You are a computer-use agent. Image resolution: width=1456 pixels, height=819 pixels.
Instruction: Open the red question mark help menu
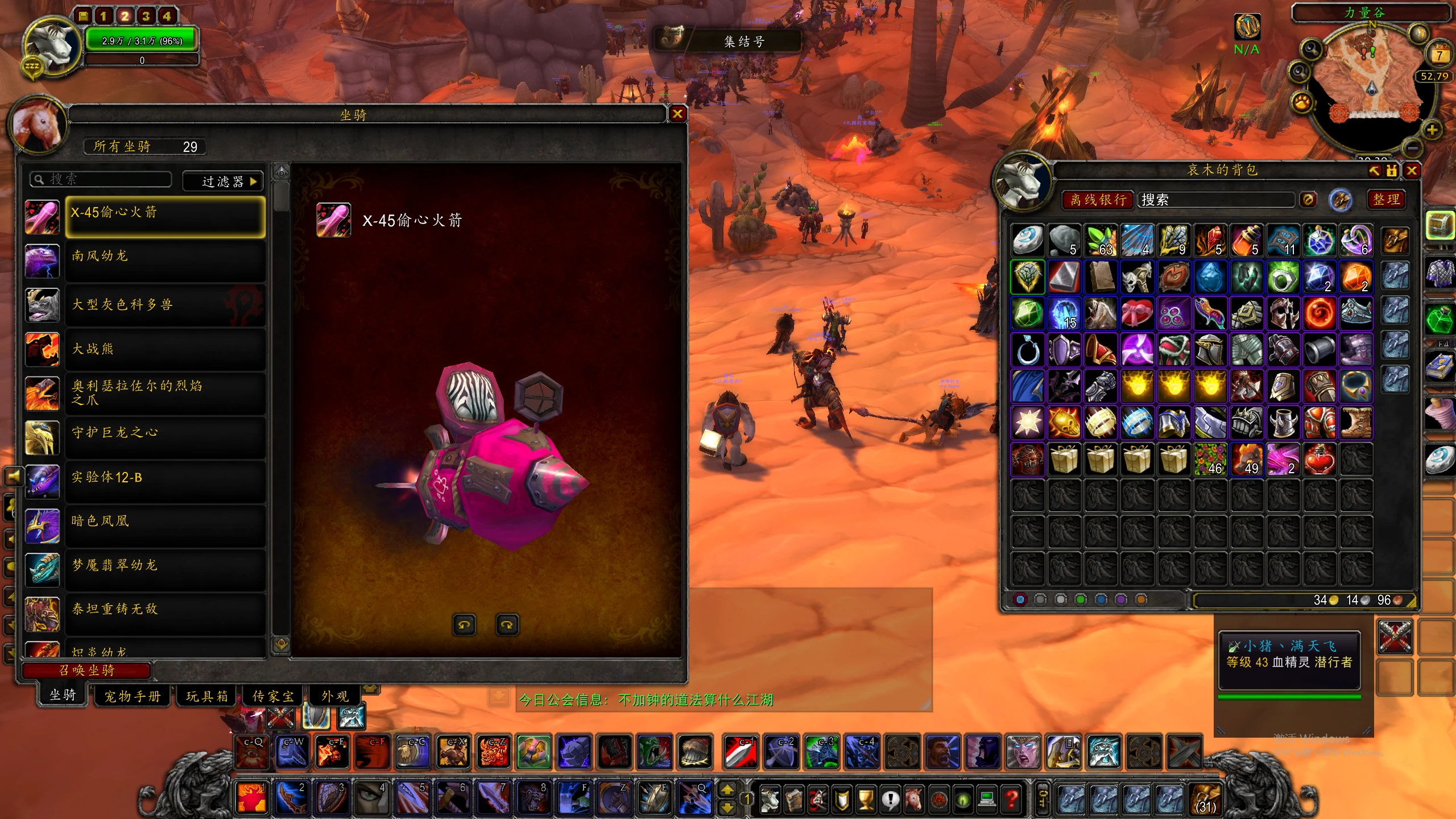1012,800
